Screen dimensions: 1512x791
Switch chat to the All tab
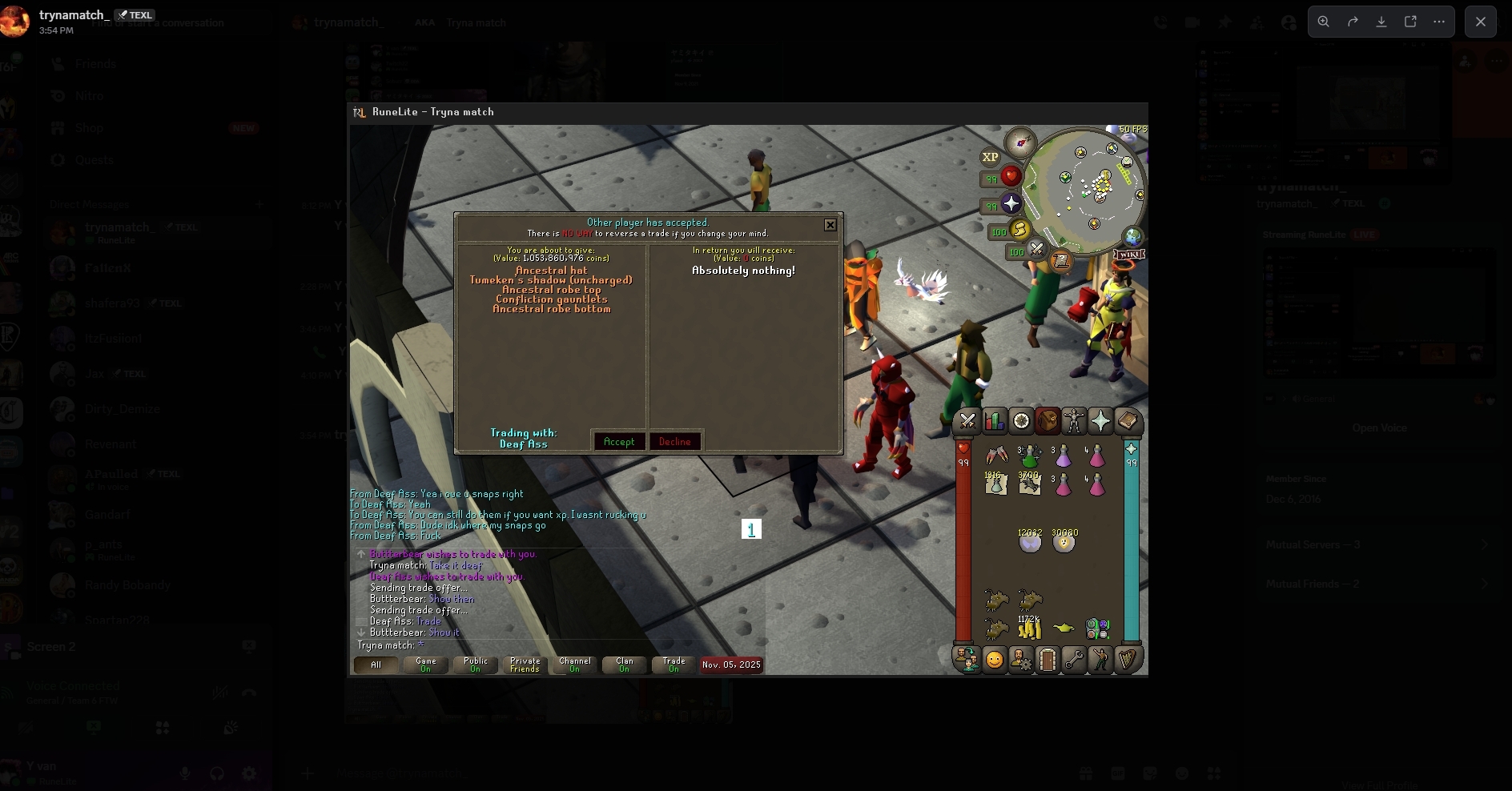(x=376, y=665)
